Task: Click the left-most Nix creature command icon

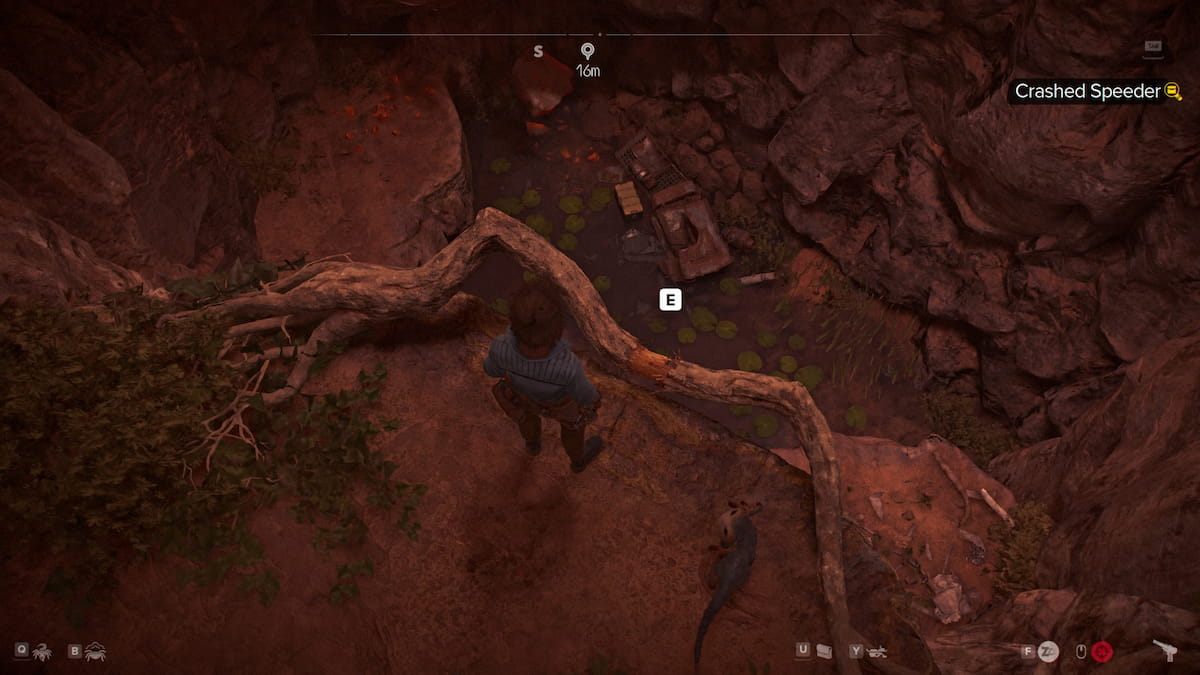Action: coord(43,651)
